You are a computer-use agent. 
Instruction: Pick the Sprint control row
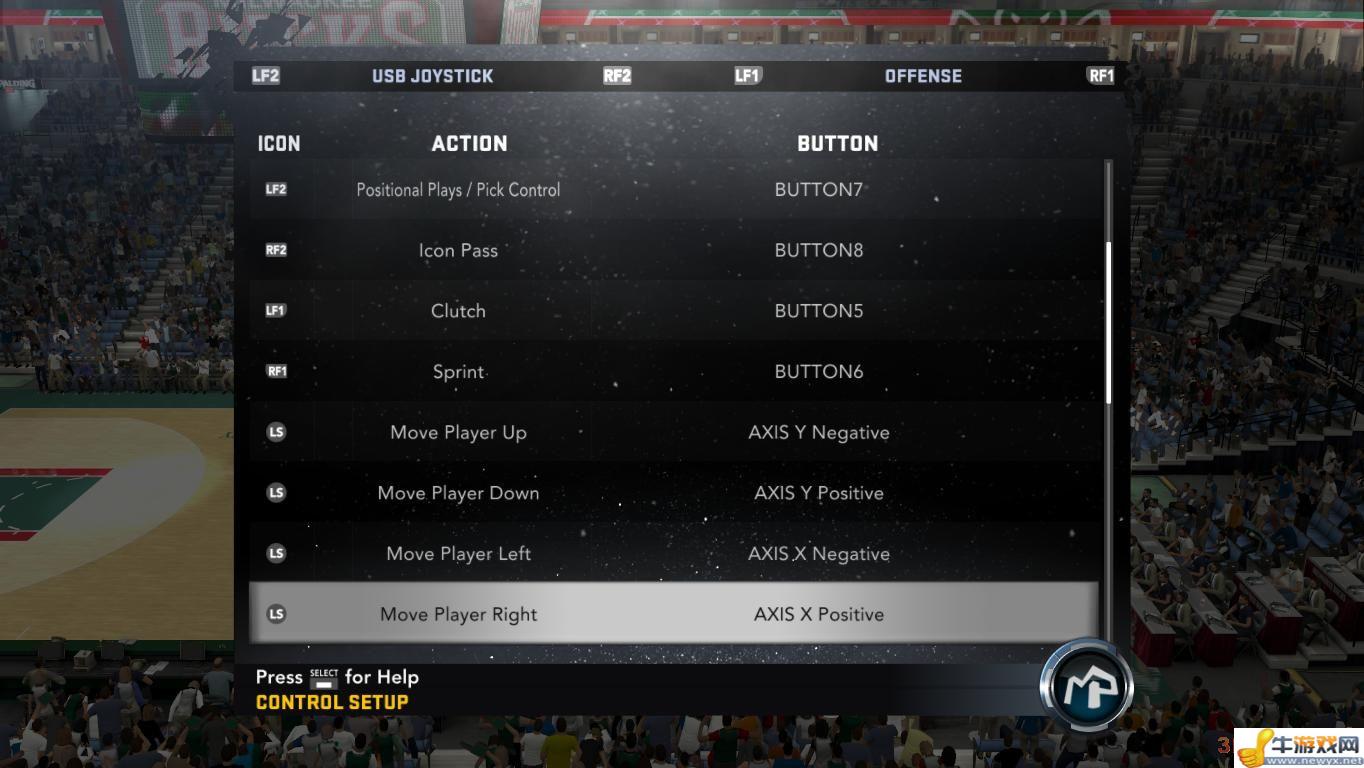pyautogui.click(x=672, y=372)
